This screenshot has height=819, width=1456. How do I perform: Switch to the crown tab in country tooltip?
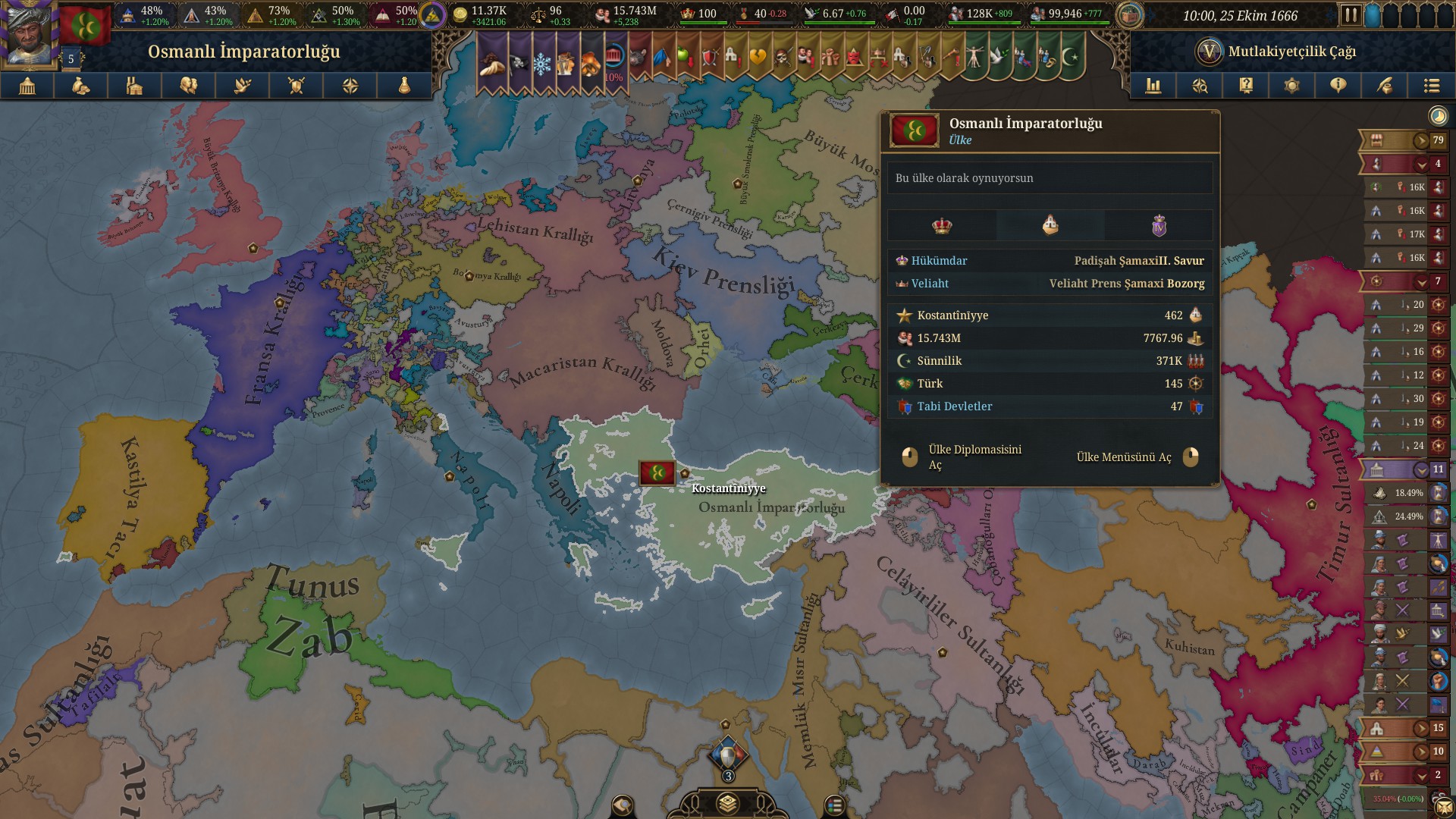(x=942, y=225)
